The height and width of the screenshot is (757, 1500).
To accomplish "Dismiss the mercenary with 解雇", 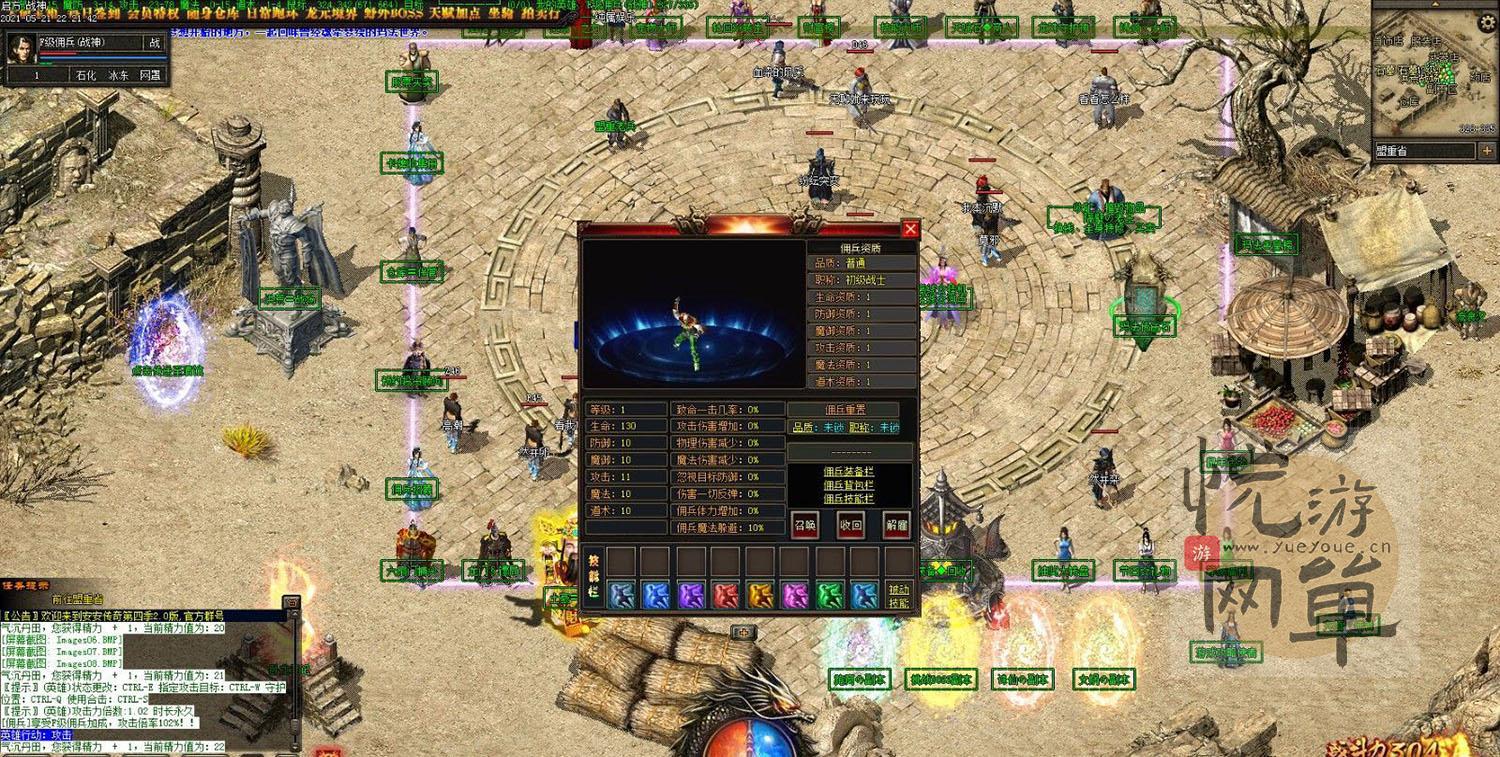I will pos(897,524).
